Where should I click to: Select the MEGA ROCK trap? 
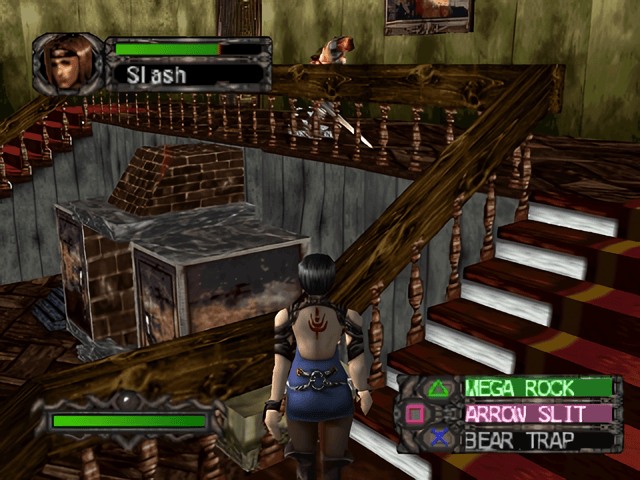pos(536,388)
